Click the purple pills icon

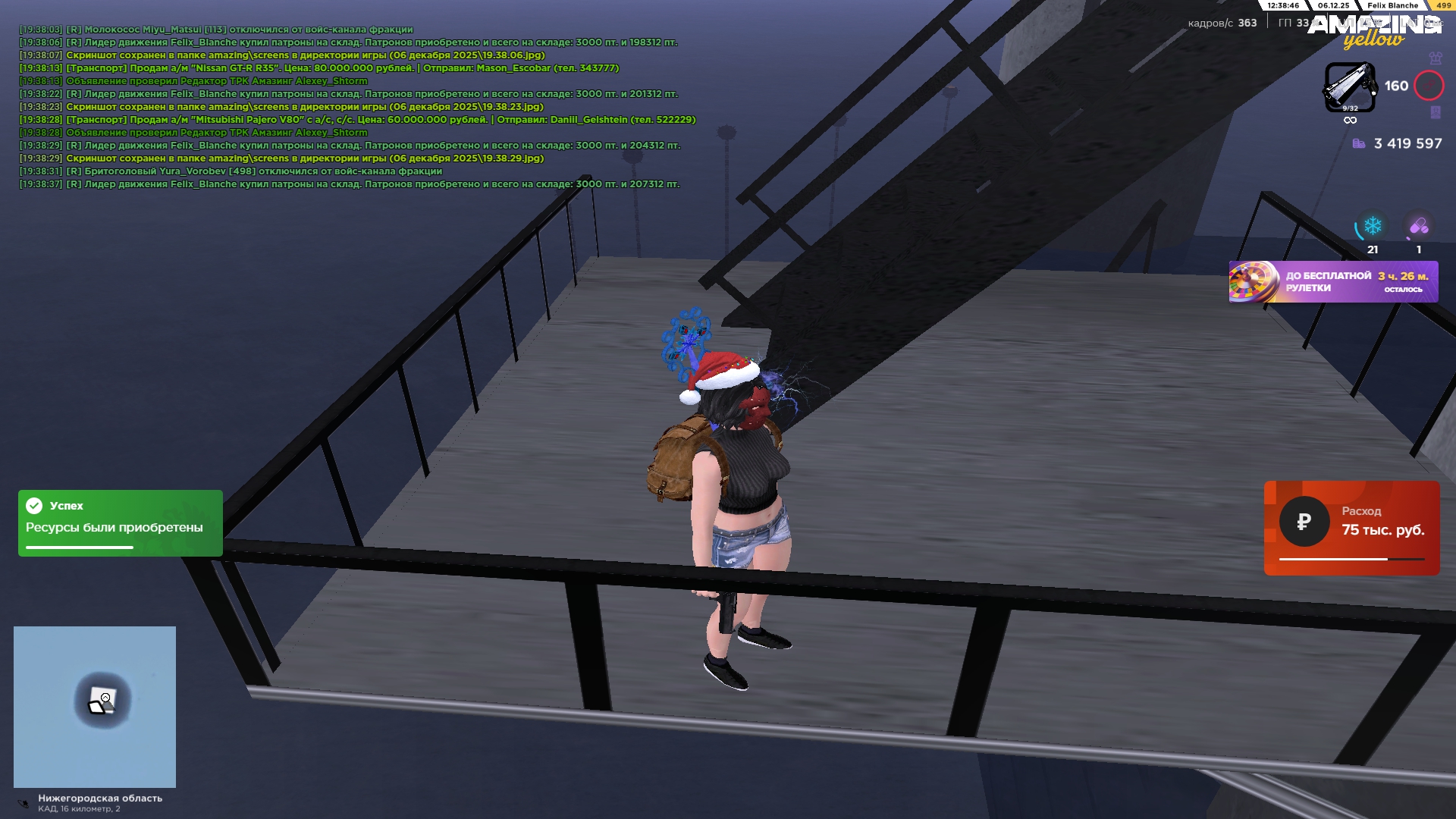click(x=1418, y=226)
